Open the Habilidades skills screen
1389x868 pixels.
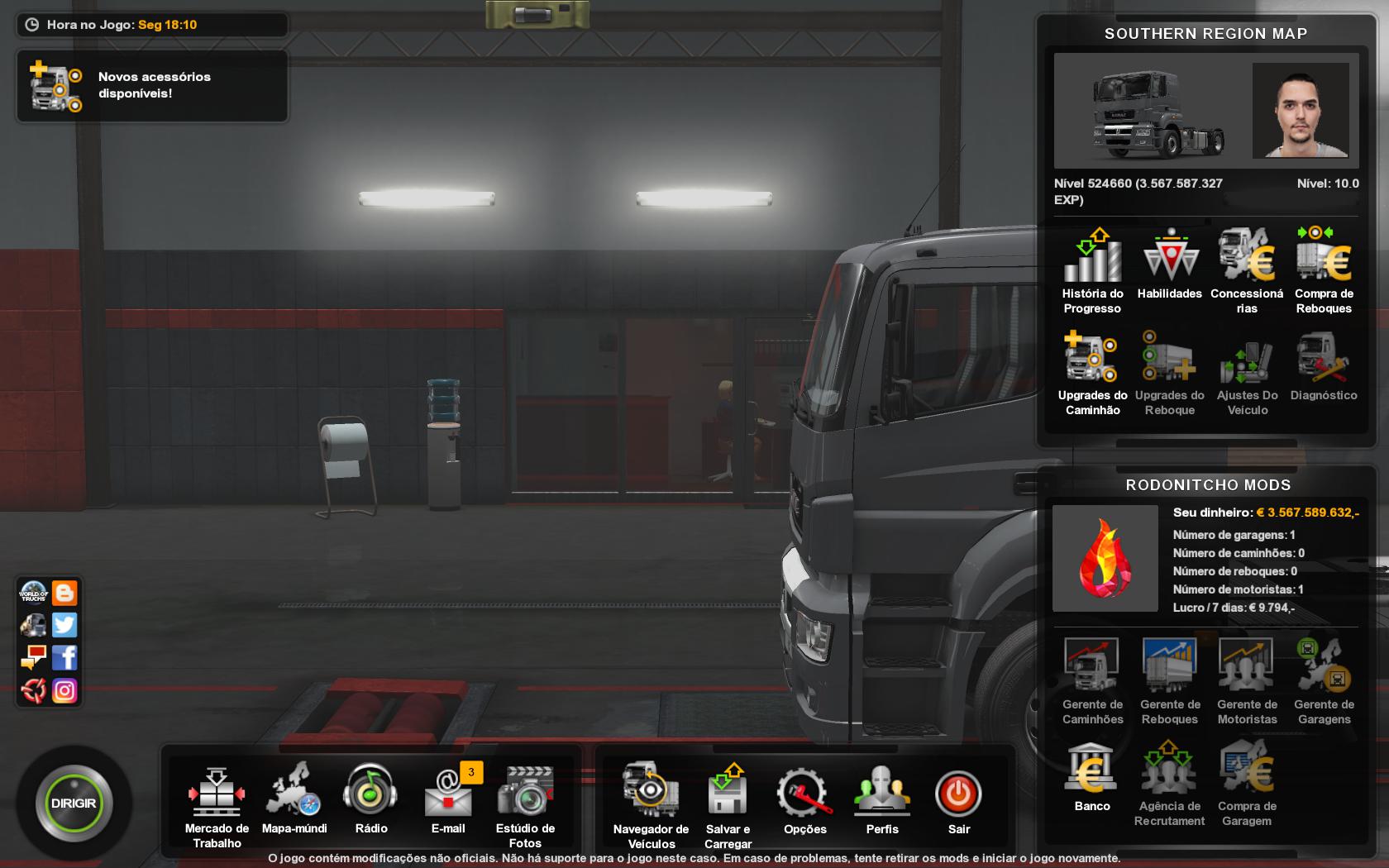(1170, 265)
